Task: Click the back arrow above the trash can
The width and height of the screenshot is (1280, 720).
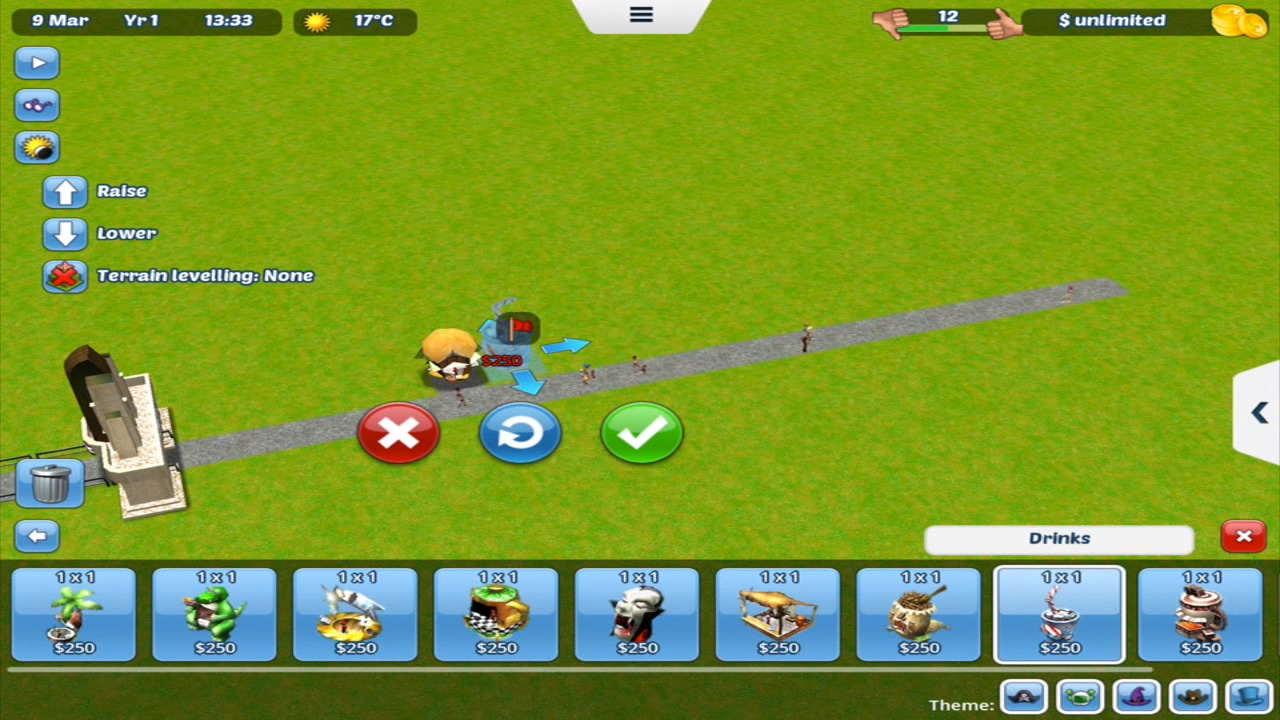Action: [x=37, y=536]
